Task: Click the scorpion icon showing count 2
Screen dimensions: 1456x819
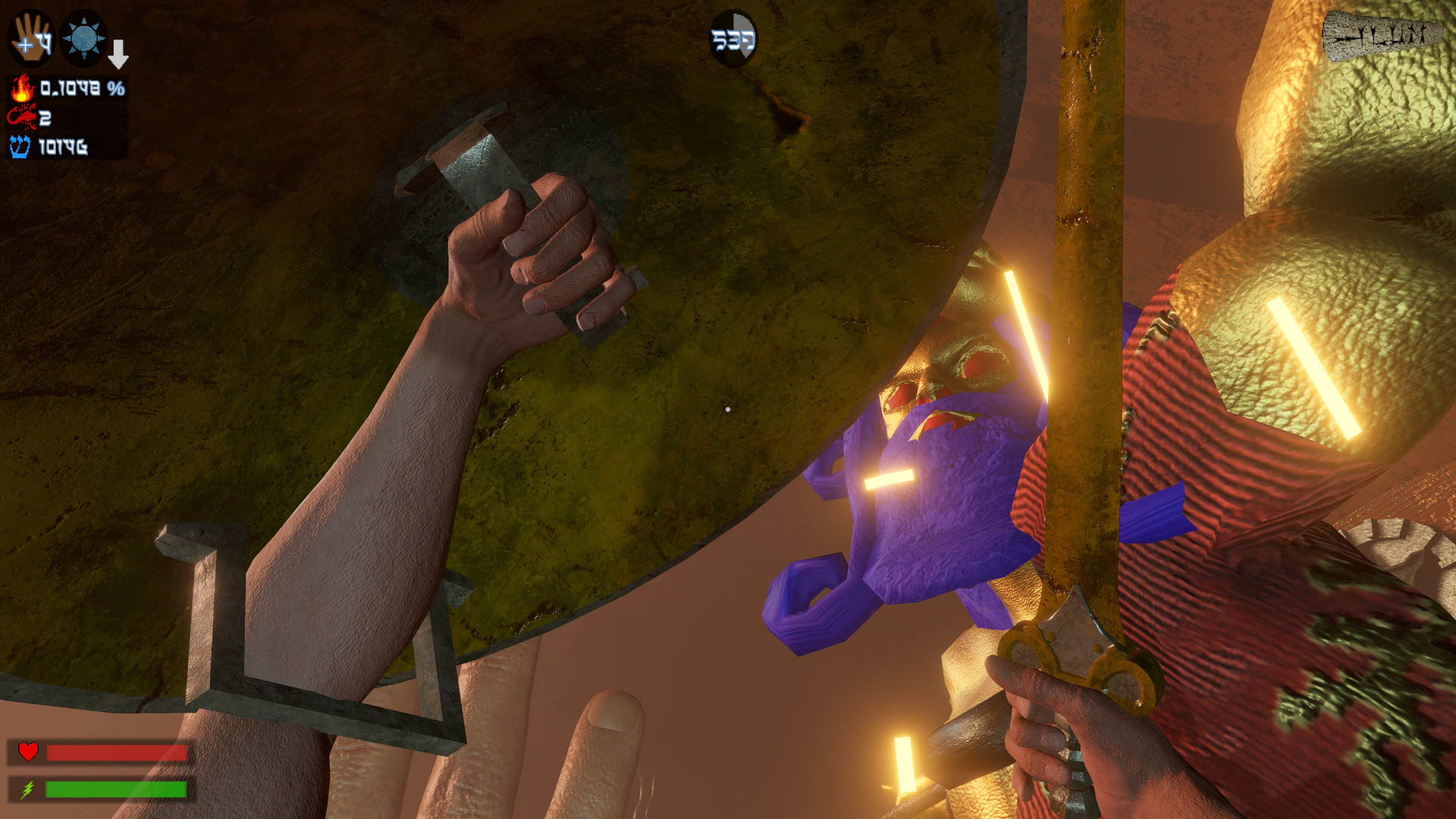Action: click(23, 118)
